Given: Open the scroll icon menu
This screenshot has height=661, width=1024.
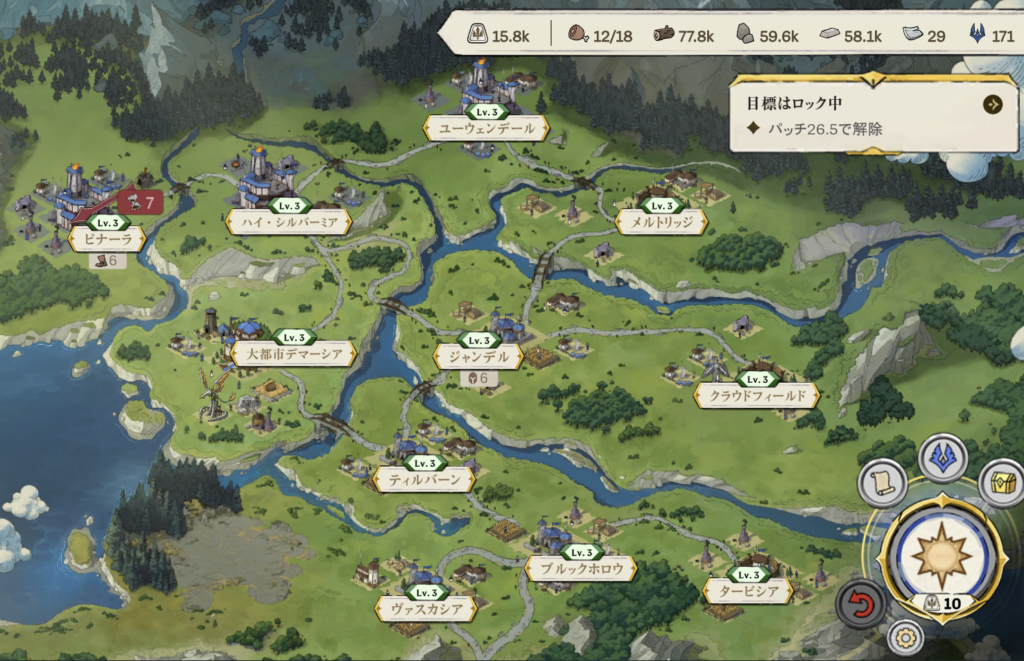Looking at the screenshot, I should click(882, 483).
